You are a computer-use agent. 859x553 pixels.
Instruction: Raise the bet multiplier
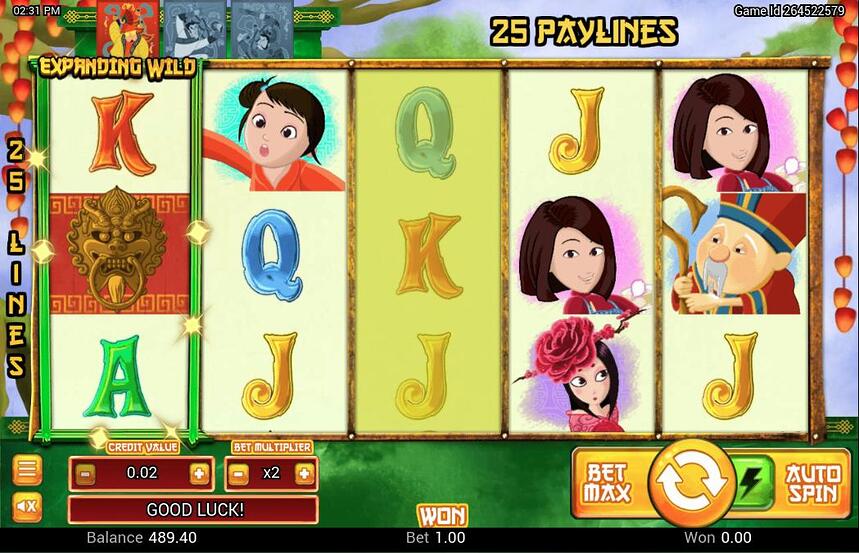click(x=303, y=473)
